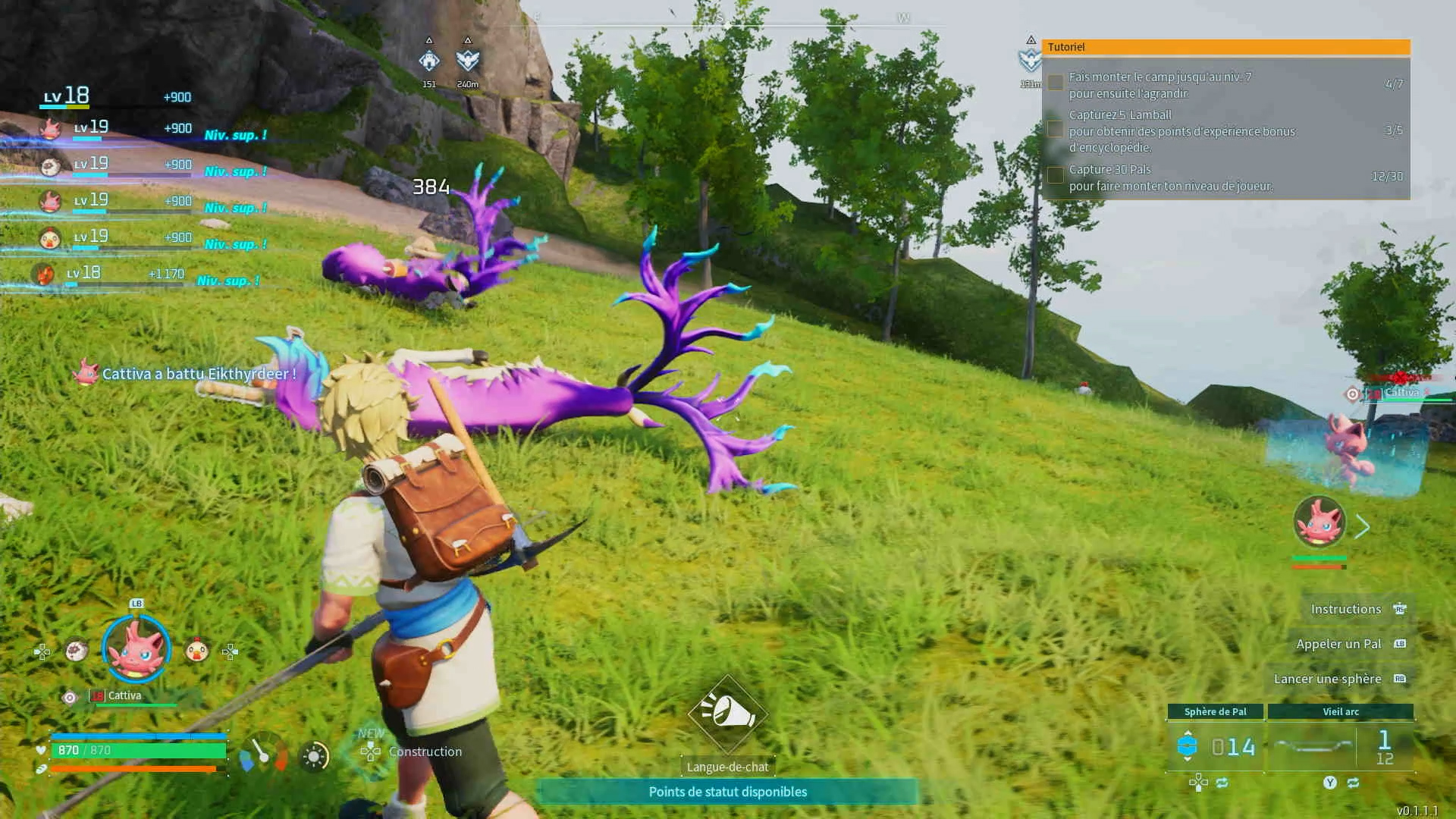Click the Instructions command label
The height and width of the screenshot is (819, 1456).
1346,609
